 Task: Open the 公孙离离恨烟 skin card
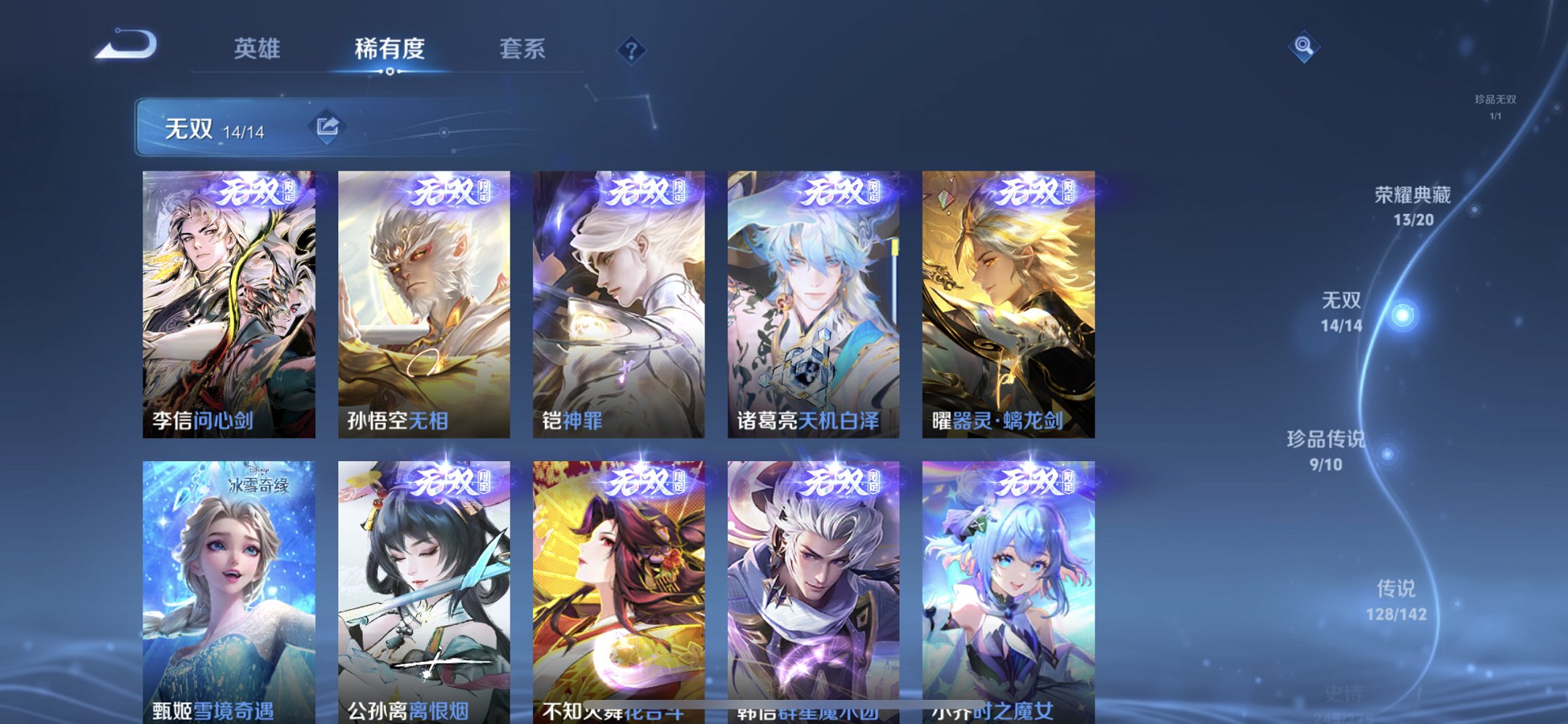(423, 583)
